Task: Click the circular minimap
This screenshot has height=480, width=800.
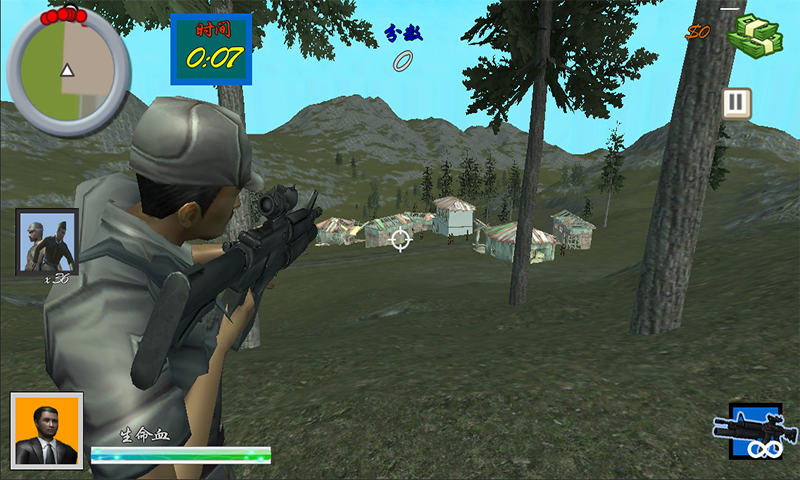Action: point(68,71)
